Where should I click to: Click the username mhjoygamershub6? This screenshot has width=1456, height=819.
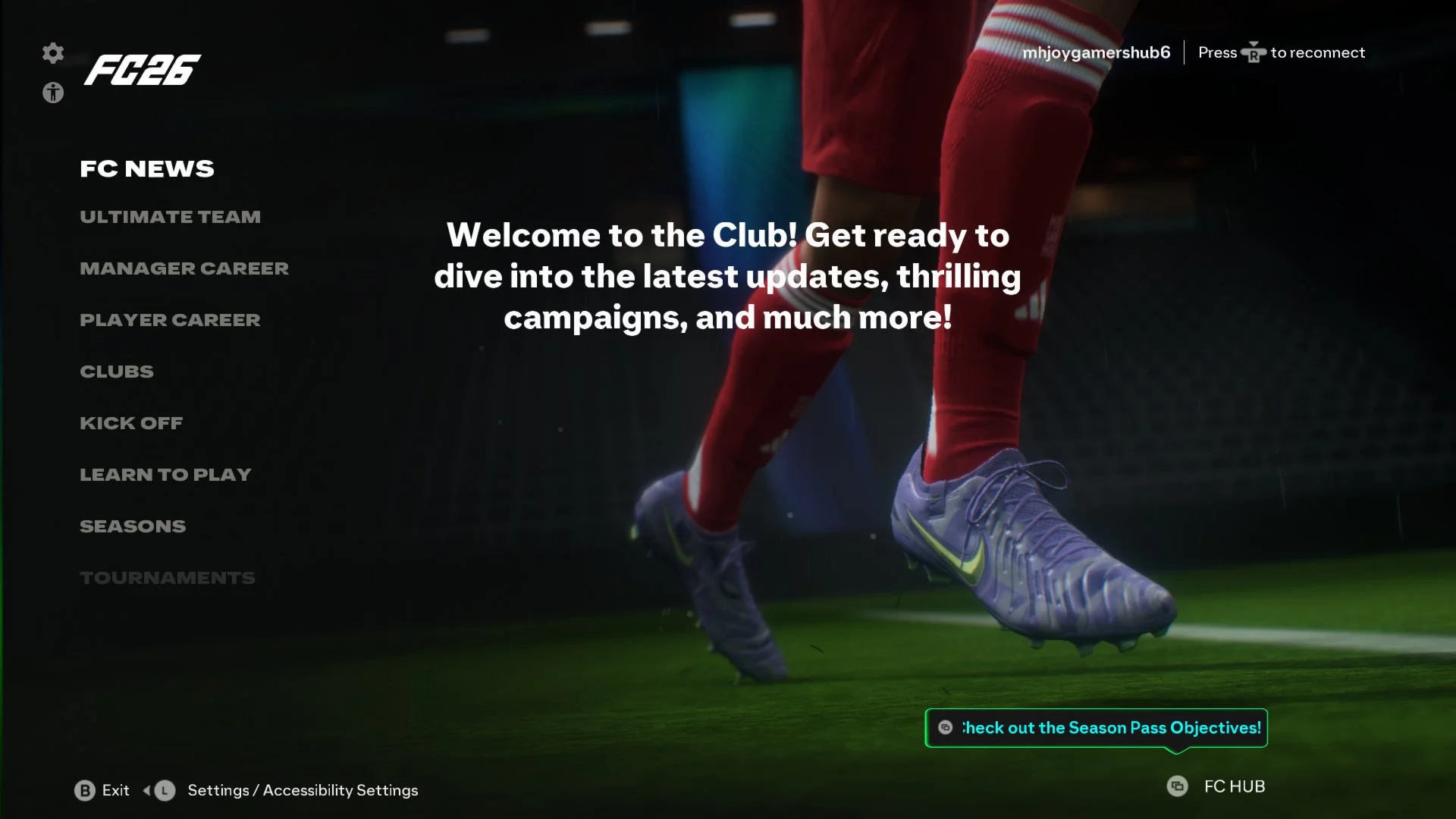tap(1096, 52)
